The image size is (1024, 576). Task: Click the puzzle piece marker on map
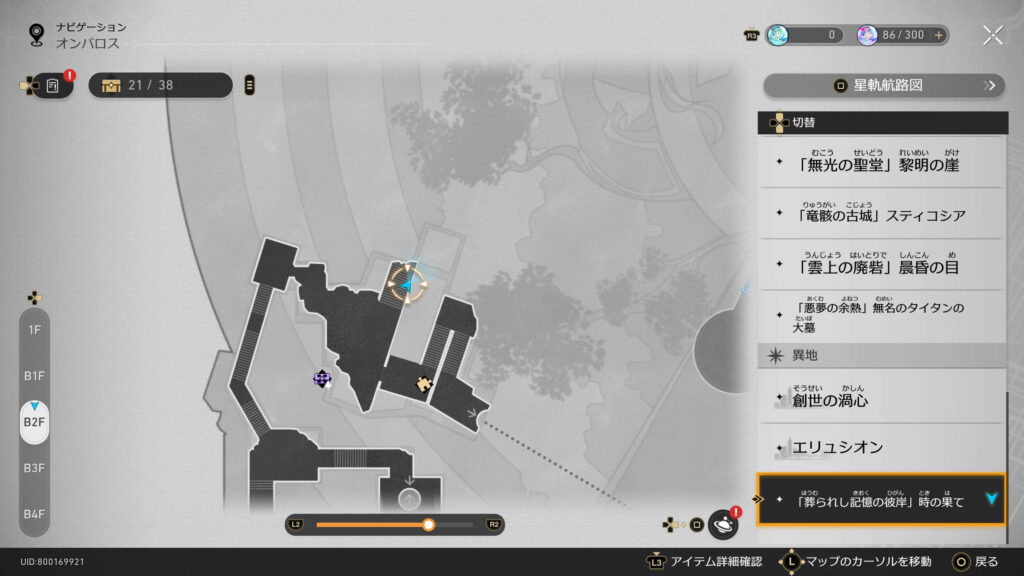[x=425, y=382]
